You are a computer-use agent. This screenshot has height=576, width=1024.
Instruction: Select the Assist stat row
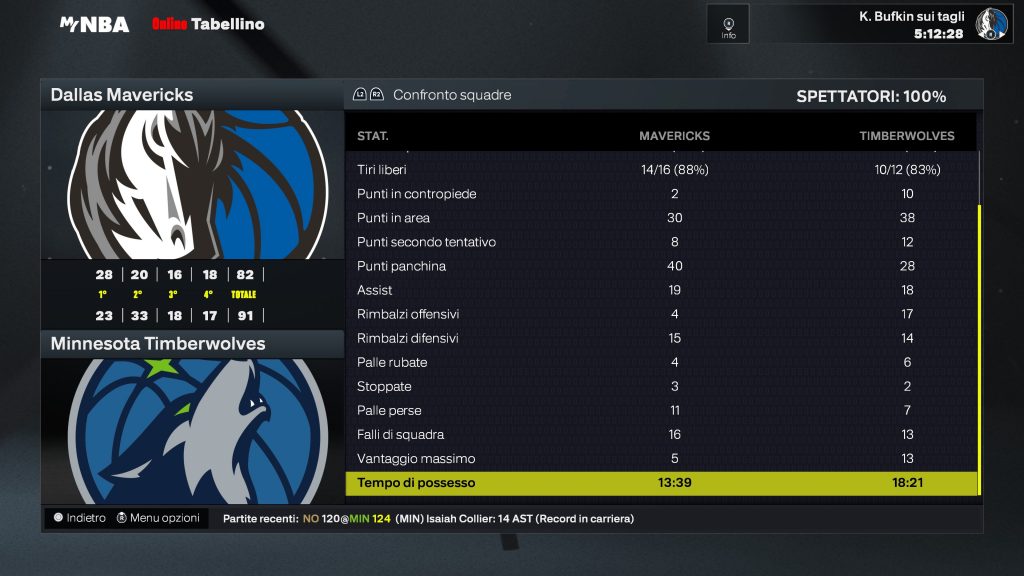(660, 290)
